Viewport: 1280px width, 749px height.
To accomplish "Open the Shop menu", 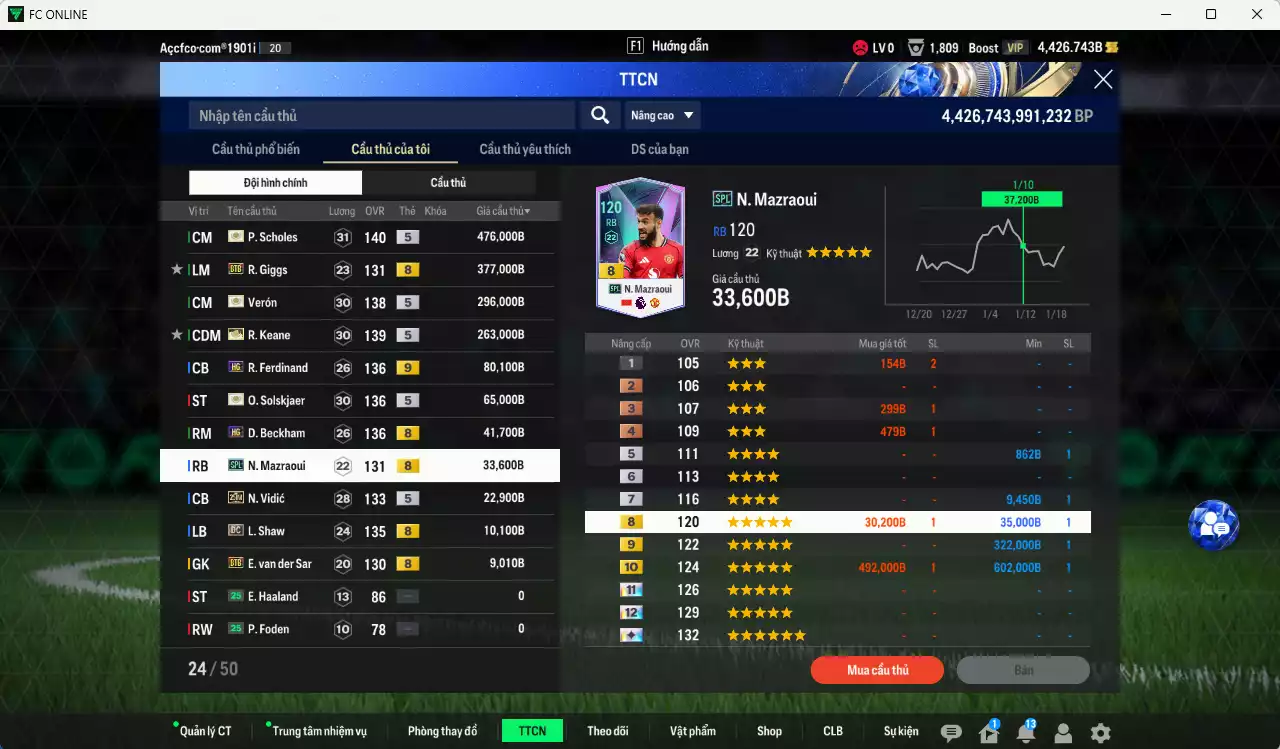I will [769, 731].
